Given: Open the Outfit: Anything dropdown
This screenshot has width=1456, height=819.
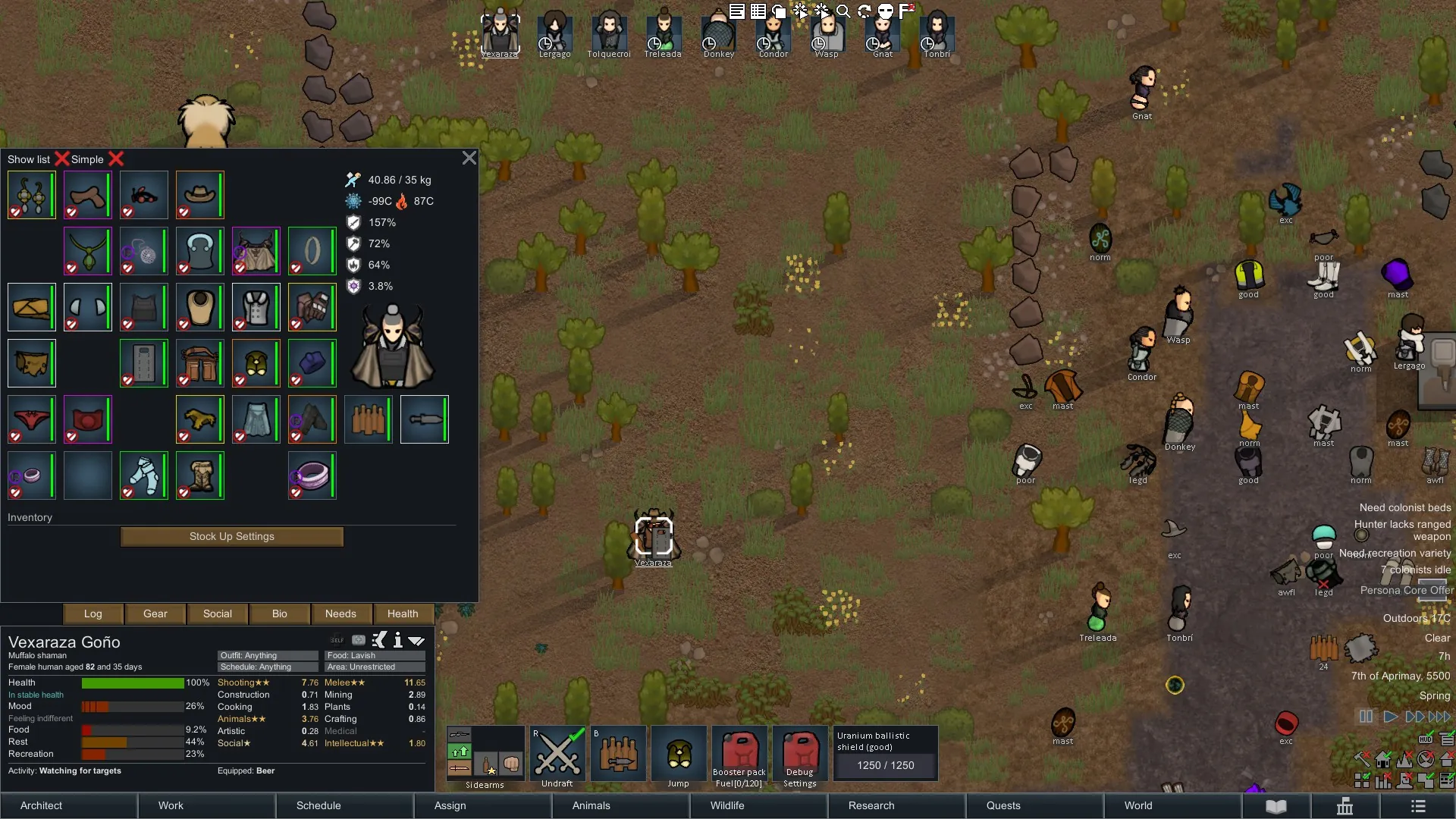Looking at the screenshot, I should [x=268, y=655].
